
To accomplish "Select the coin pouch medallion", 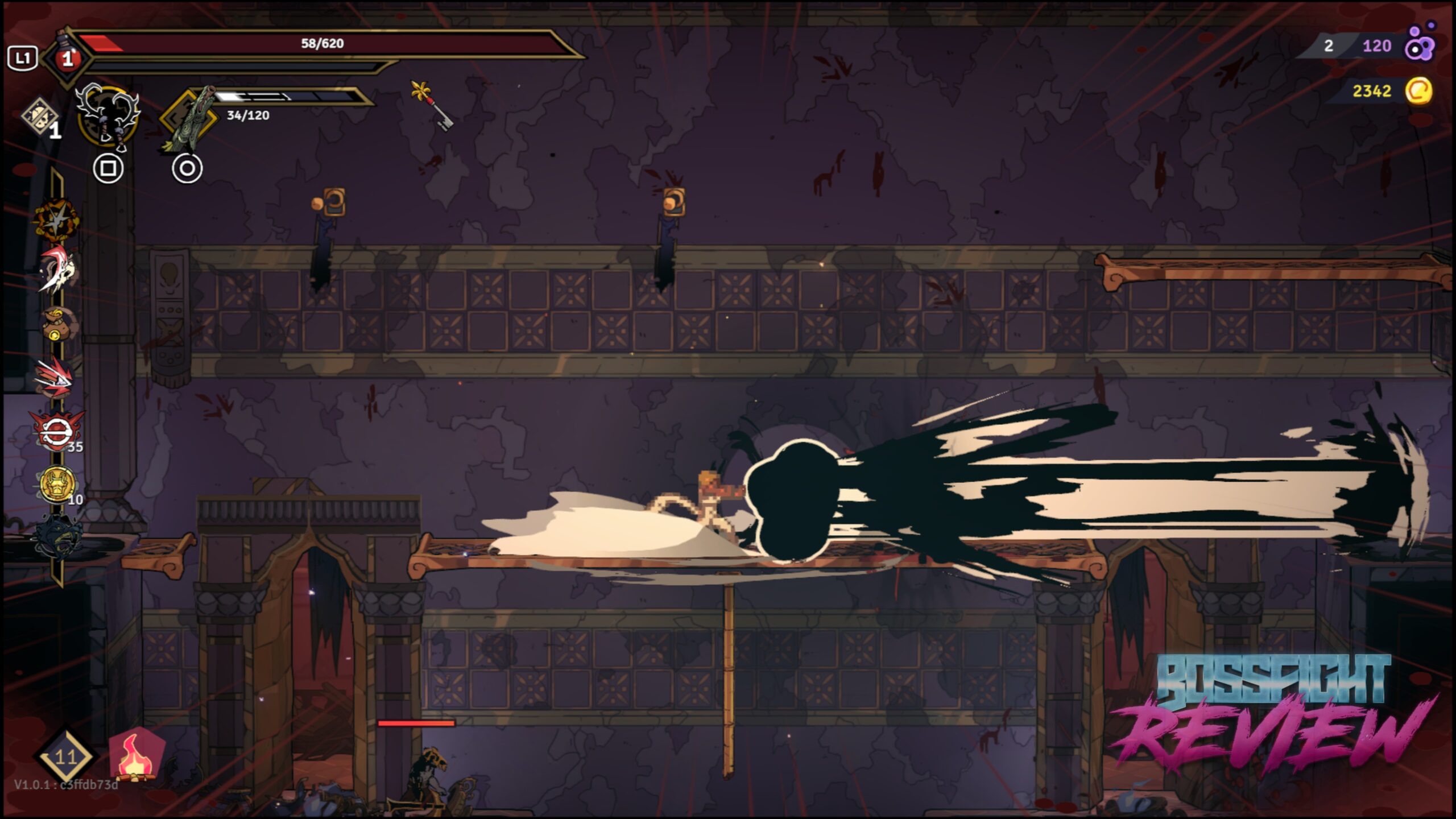I will 57,322.
